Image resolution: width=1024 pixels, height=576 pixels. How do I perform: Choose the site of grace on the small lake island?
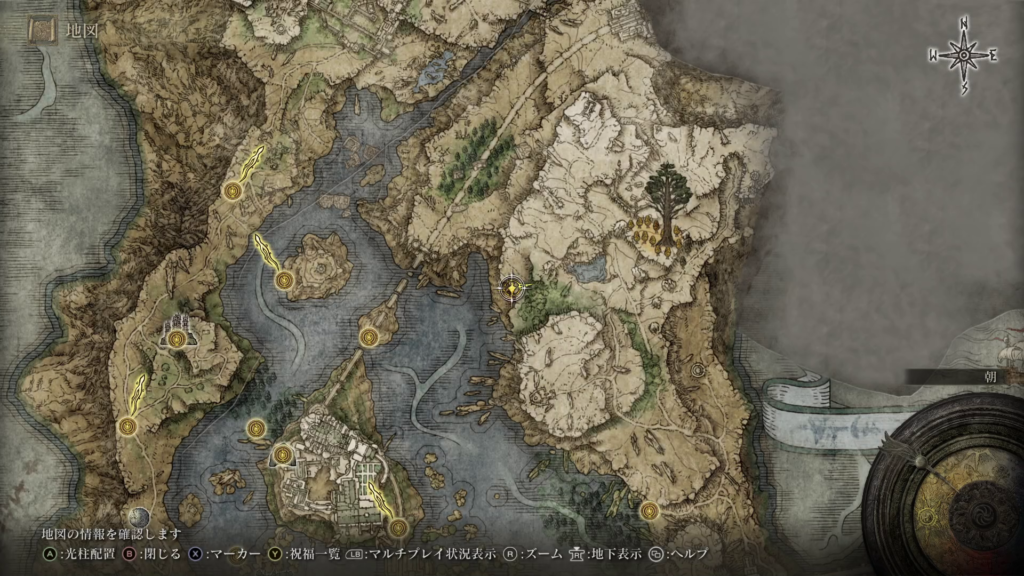click(285, 280)
